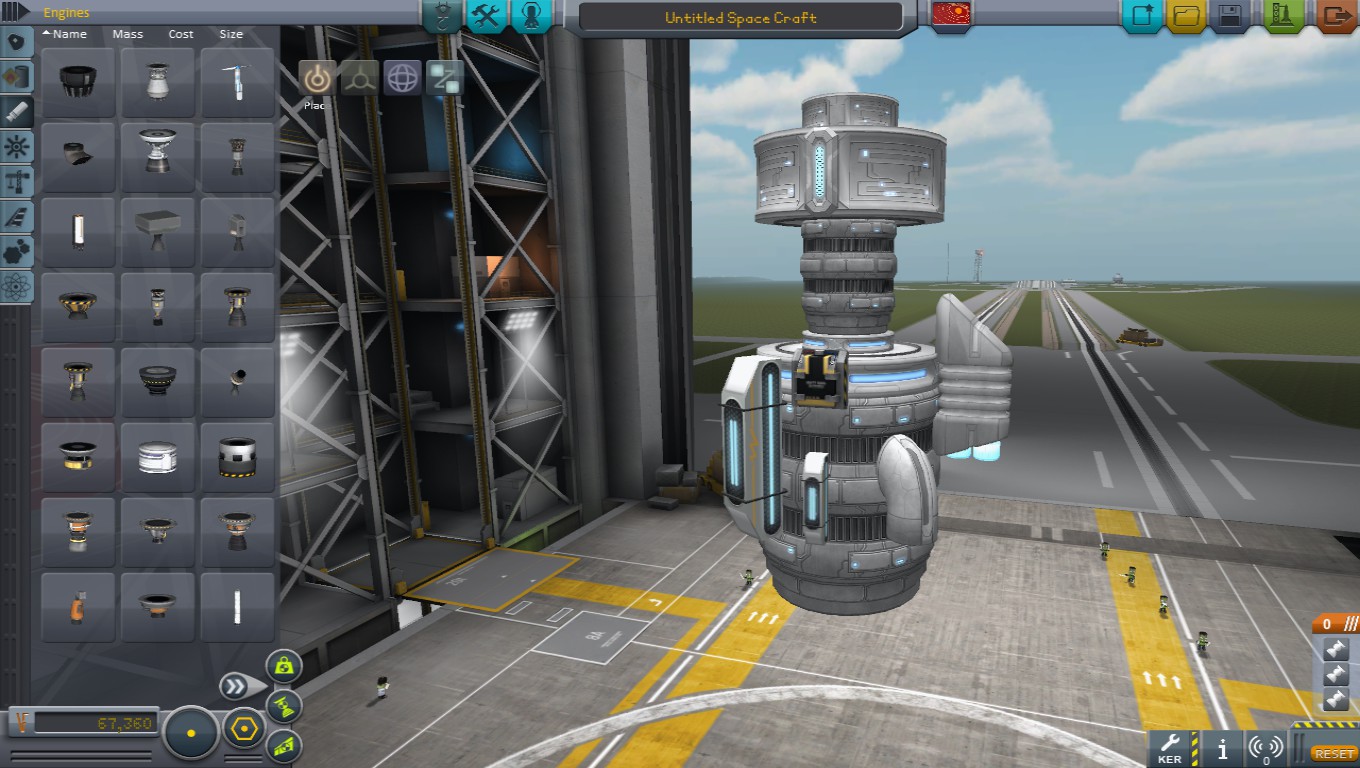This screenshot has width=1360, height=768.
Task: Choose the Re-Root tool with the Z-shaped icon
Action: 444,78
